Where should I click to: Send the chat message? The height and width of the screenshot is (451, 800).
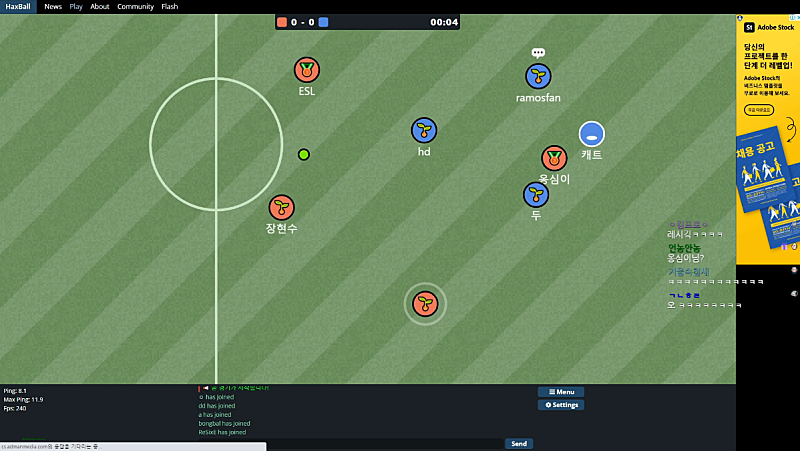pos(518,443)
